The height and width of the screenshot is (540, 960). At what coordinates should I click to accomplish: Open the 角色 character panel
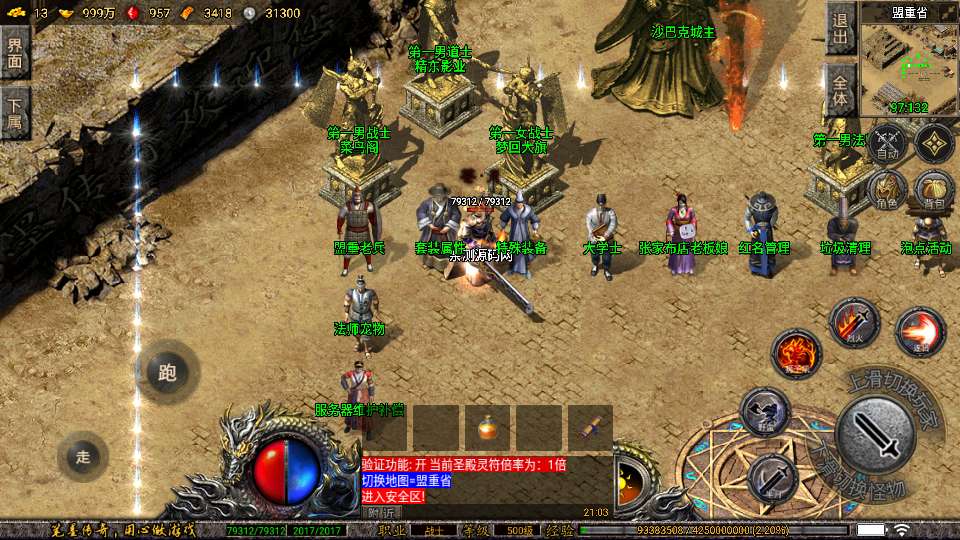[887, 190]
